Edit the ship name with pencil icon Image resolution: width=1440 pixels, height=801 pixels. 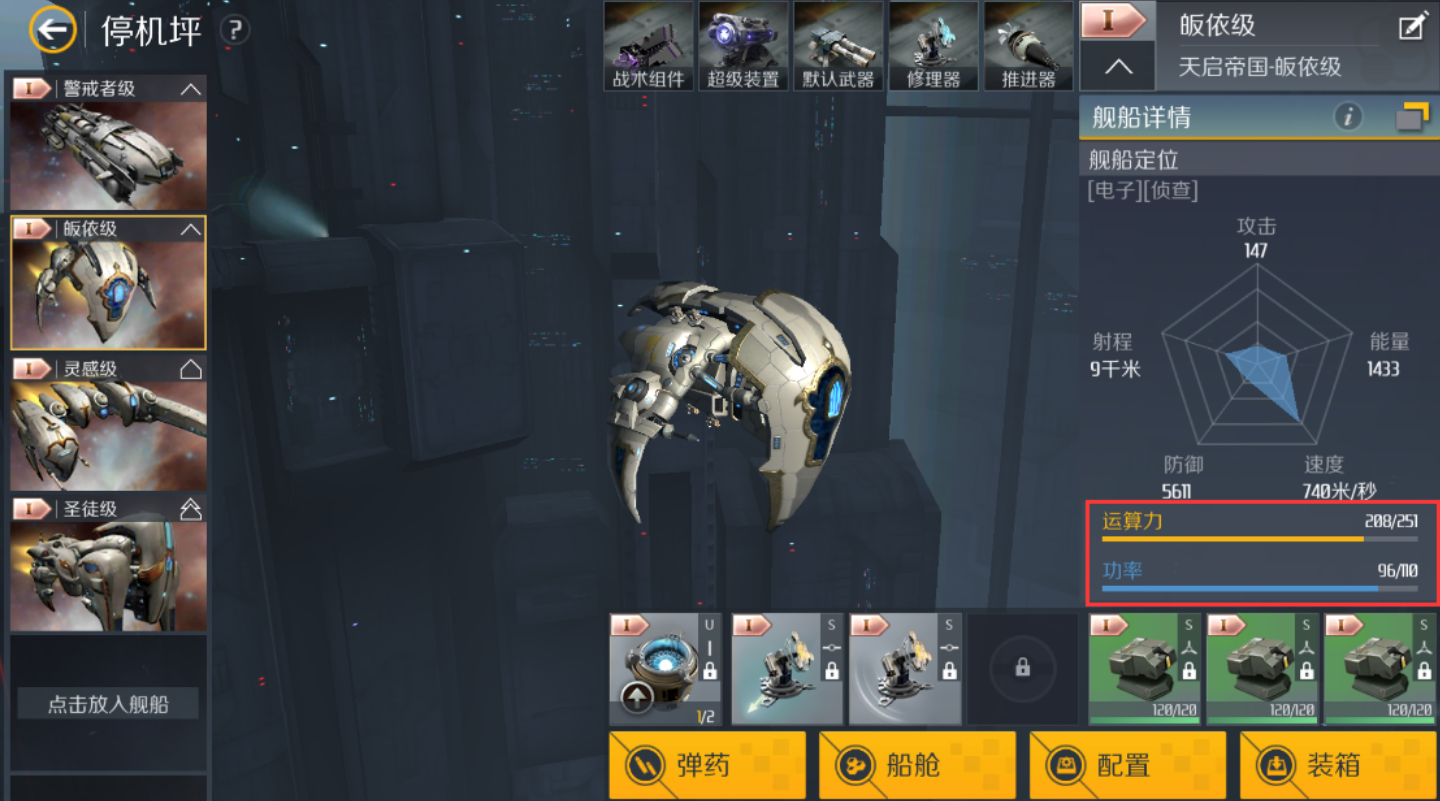coord(1411,27)
